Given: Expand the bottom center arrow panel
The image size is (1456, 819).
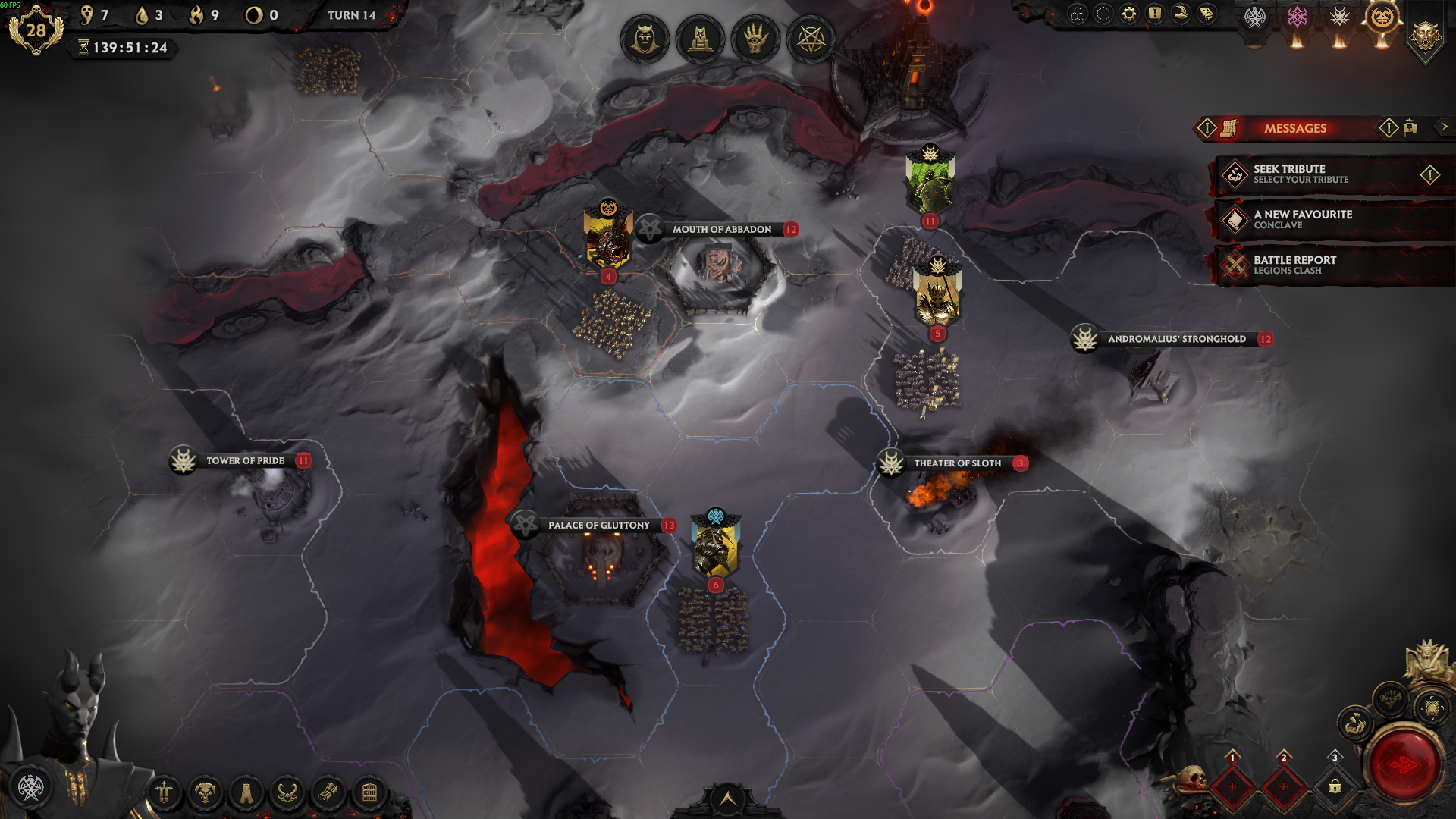Looking at the screenshot, I should click(727, 799).
